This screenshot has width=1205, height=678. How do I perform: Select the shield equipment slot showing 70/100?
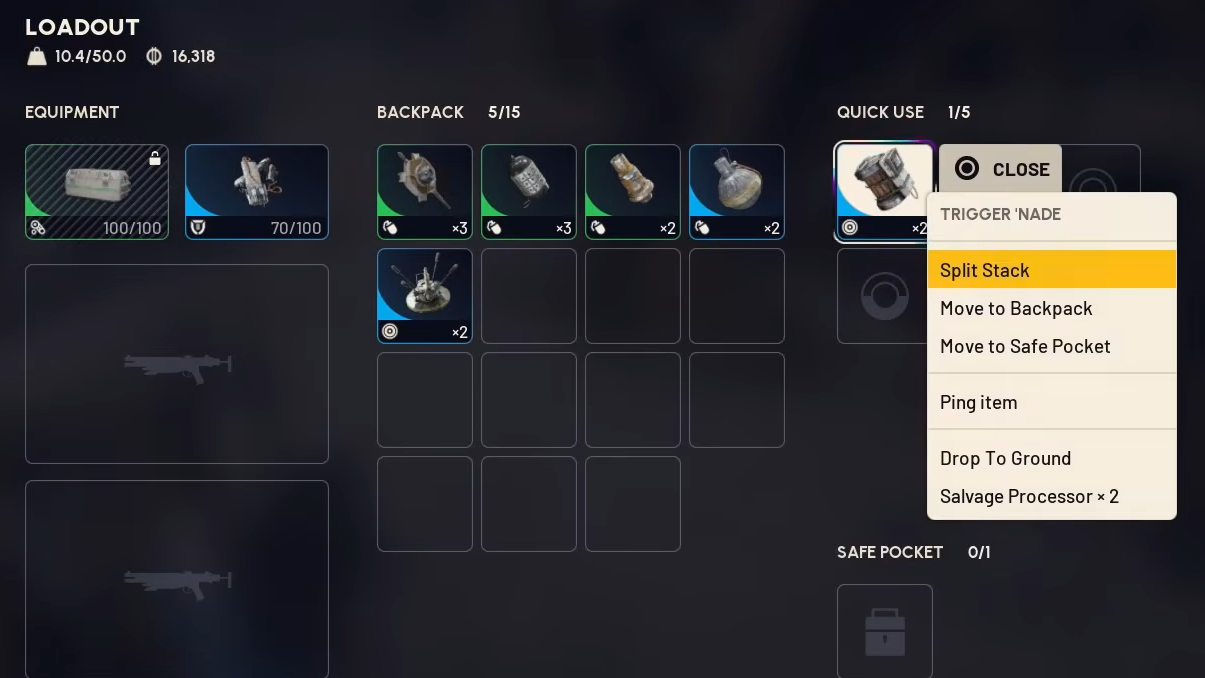(x=257, y=192)
